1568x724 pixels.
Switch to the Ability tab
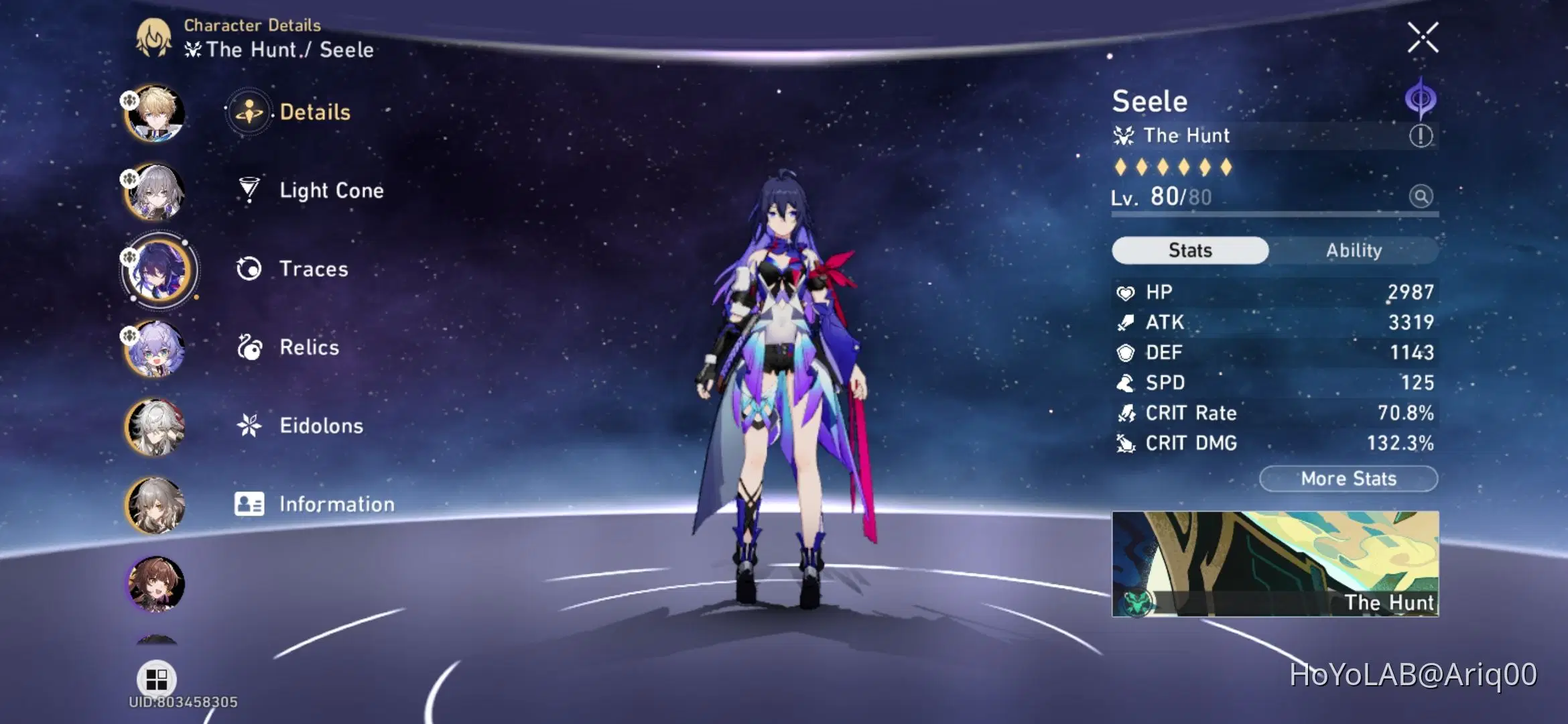[1355, 250]
